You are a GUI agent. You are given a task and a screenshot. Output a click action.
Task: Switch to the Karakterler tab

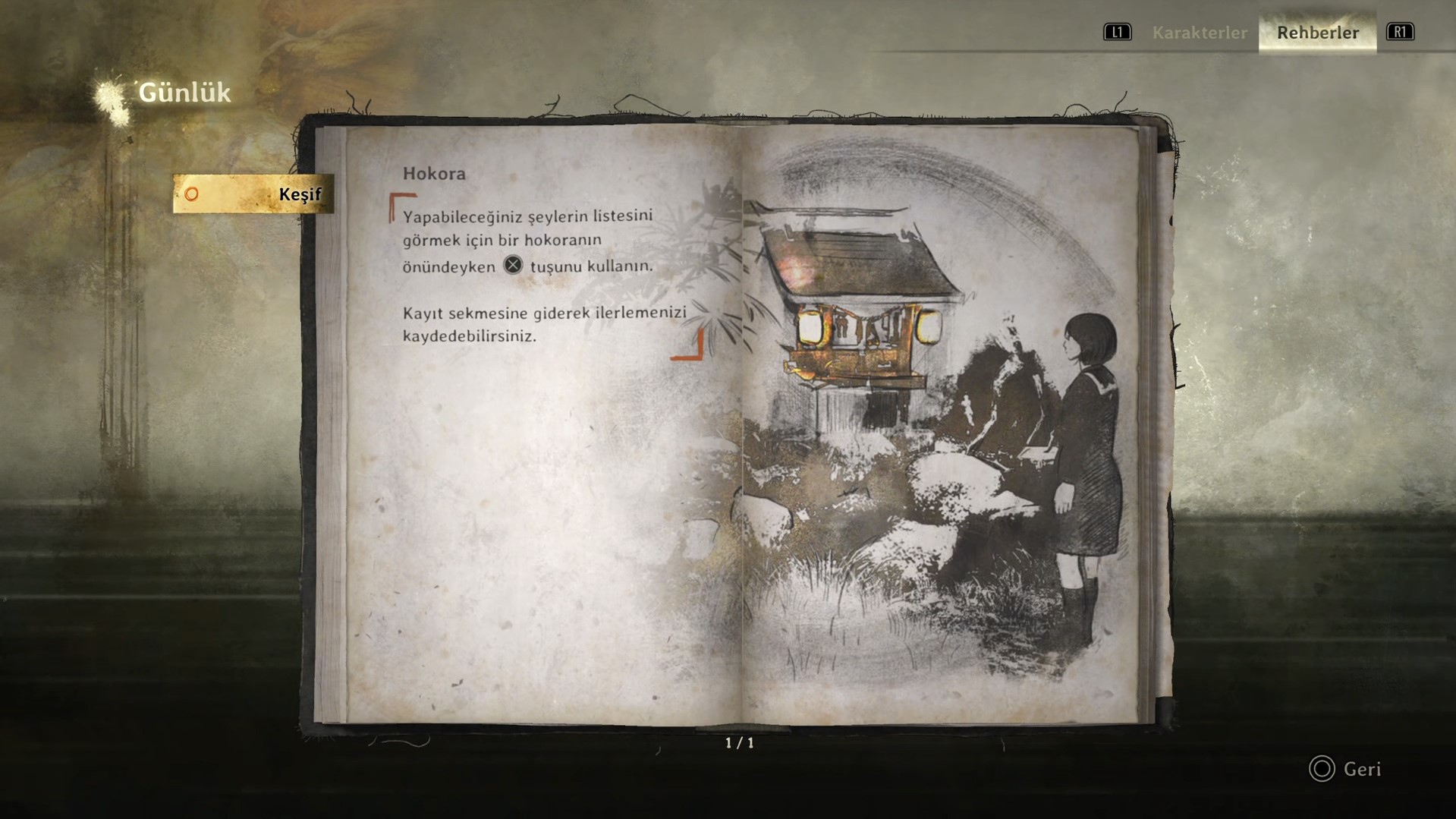pos(1199,33)
